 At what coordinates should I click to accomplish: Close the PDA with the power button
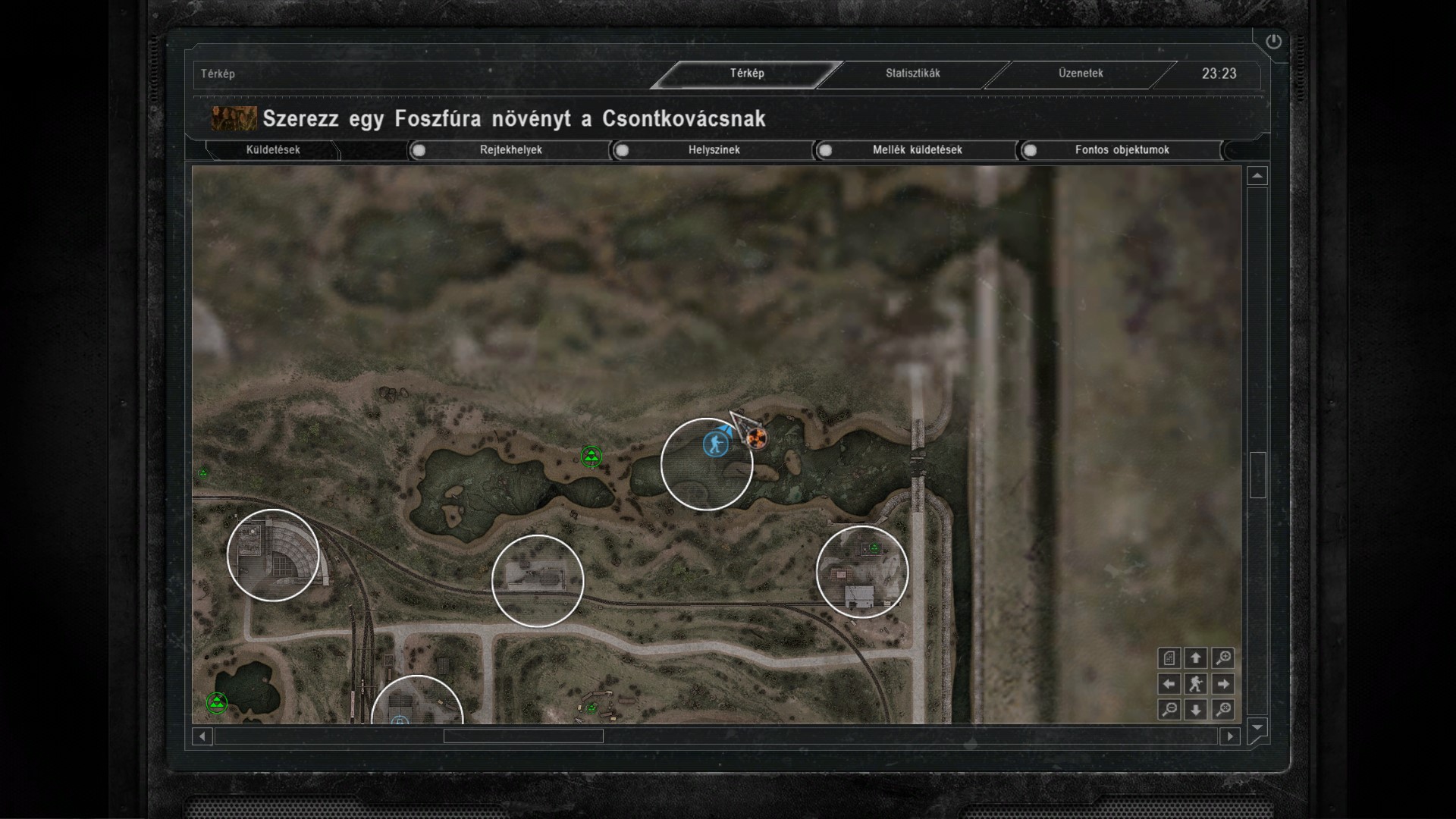tap(1273, 42)
